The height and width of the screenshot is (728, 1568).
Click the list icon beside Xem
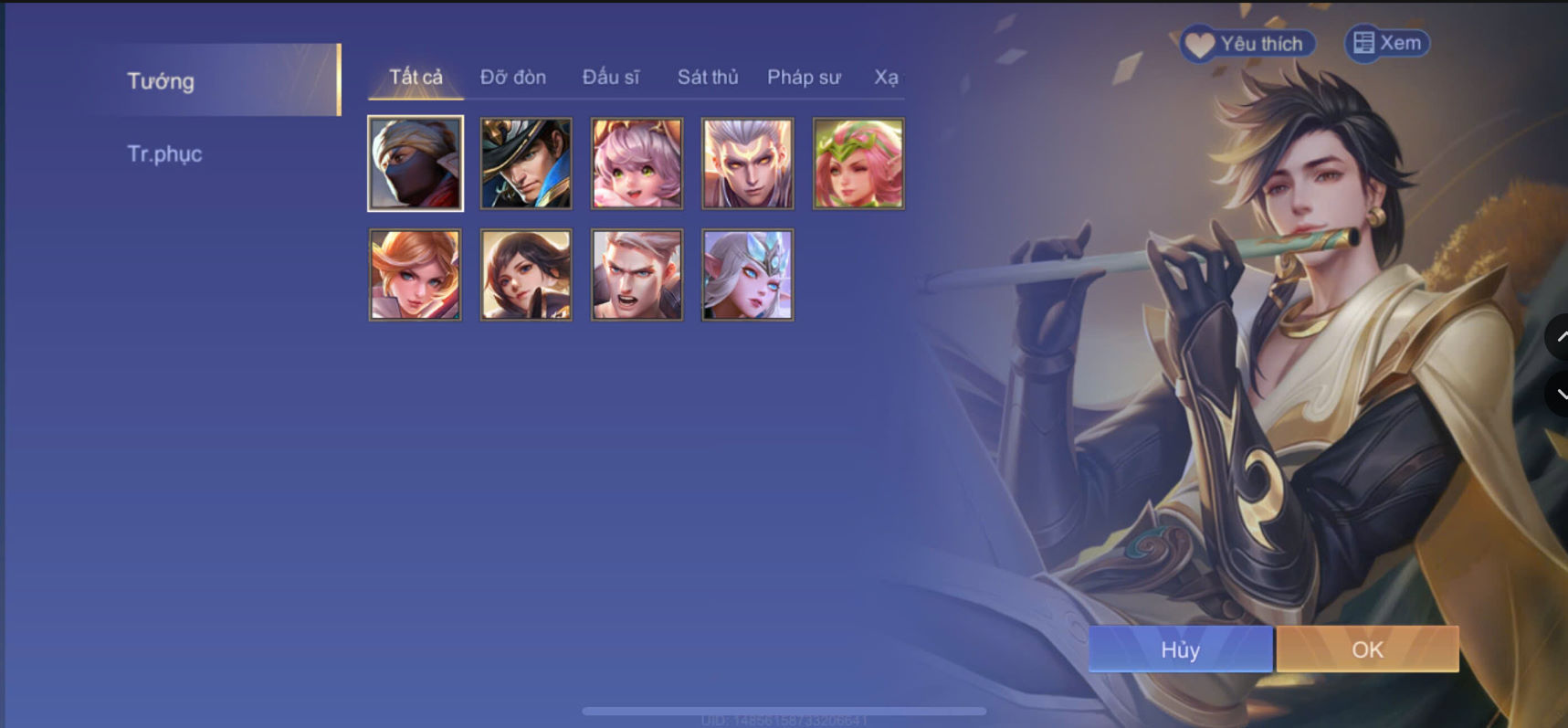click(1363, 42)
